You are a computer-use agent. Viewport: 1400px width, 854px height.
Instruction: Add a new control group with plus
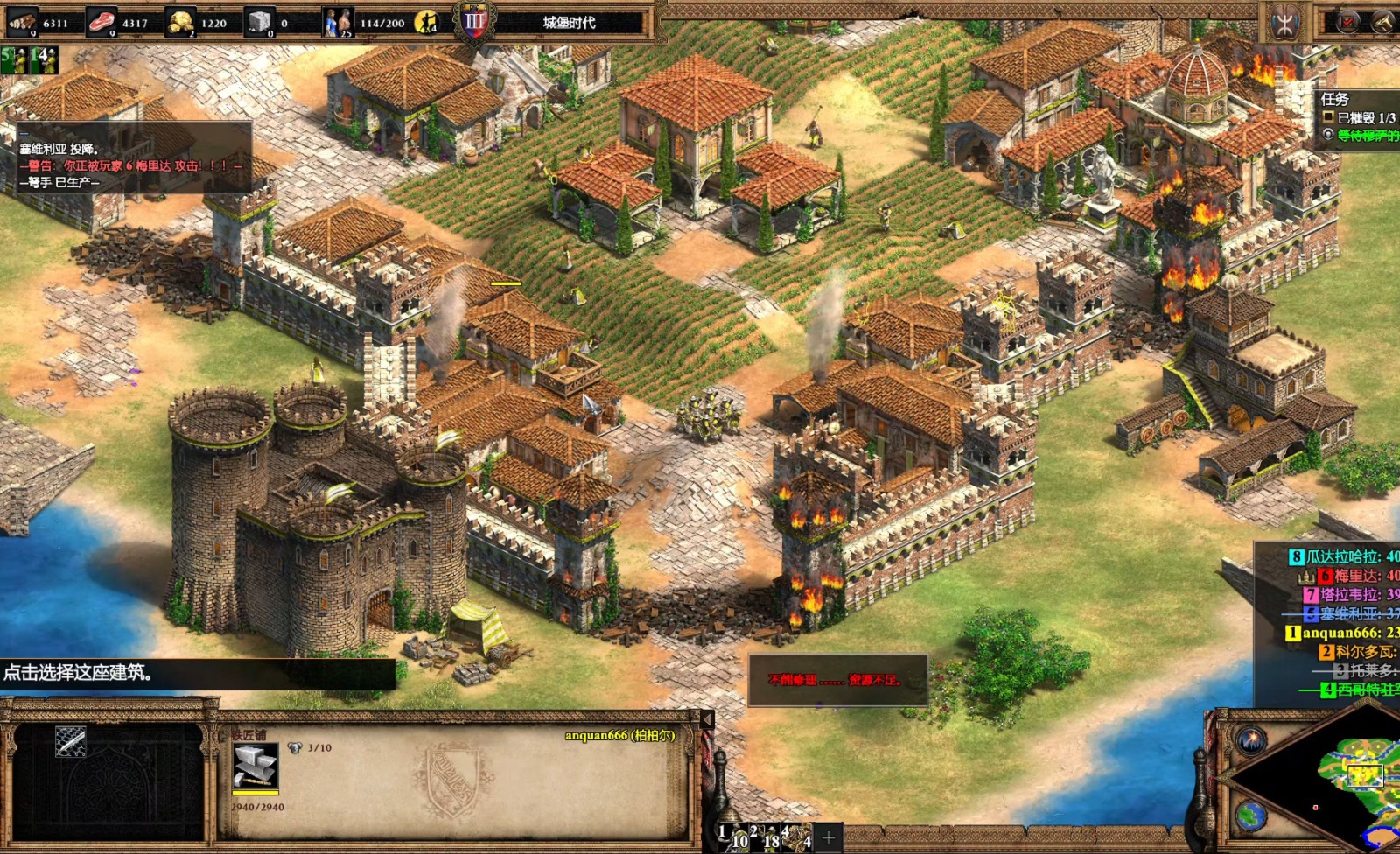pos(829,837)
